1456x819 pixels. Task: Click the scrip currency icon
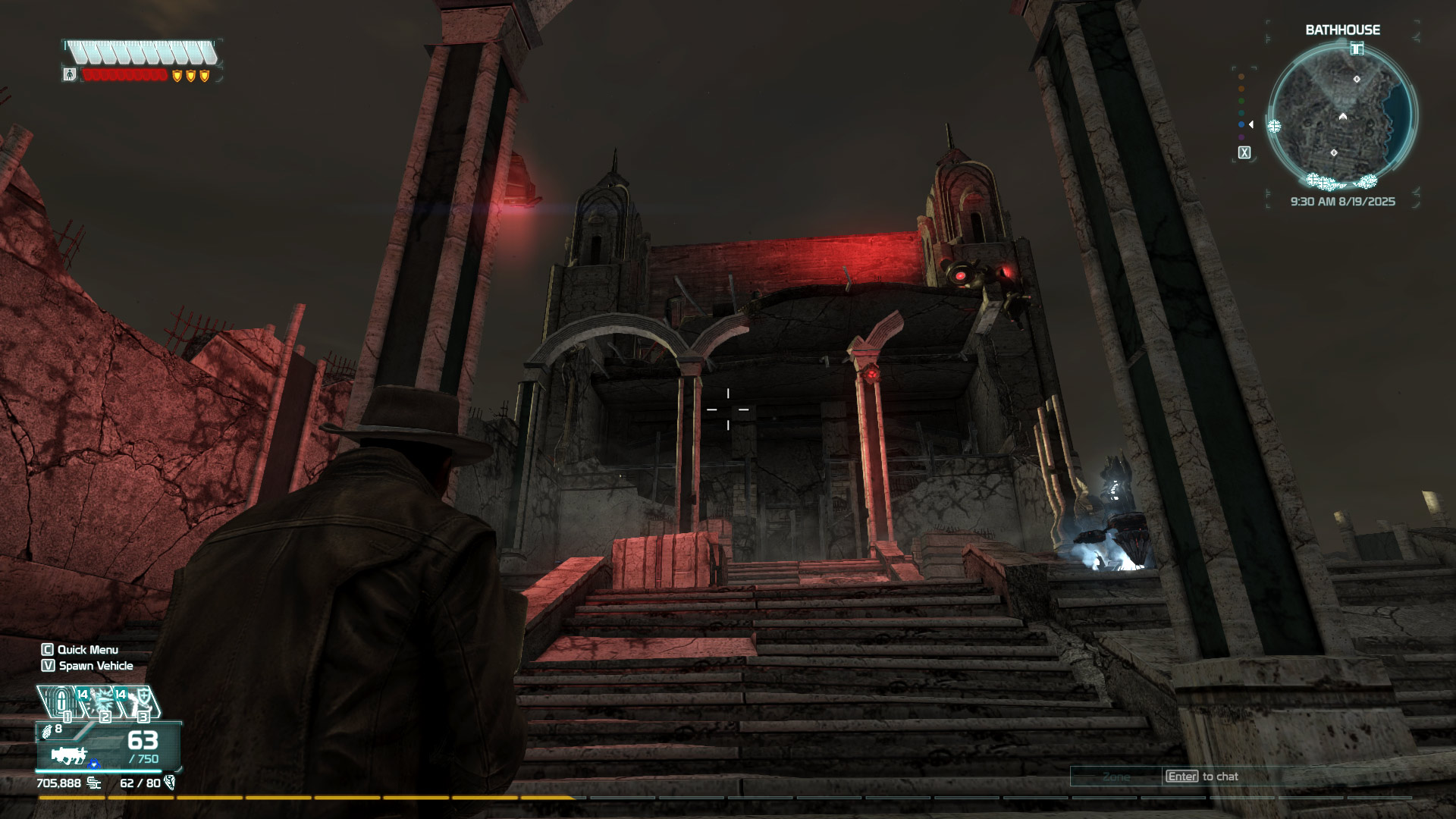pos(94,783)
